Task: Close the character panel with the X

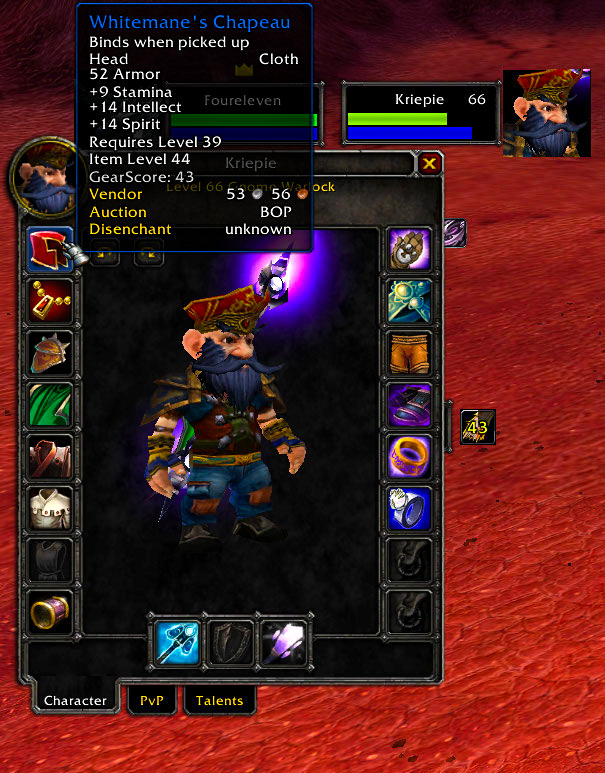Action: [x=429, y=163]
